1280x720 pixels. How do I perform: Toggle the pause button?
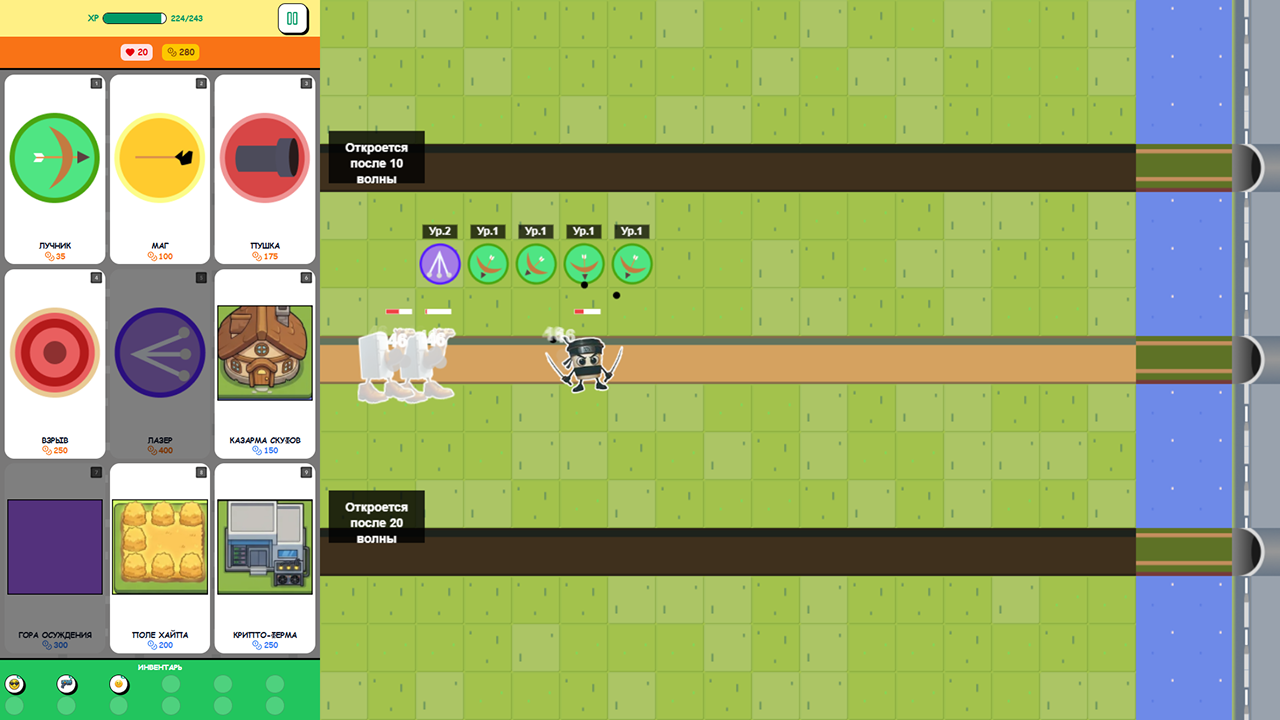coord(291,19)
